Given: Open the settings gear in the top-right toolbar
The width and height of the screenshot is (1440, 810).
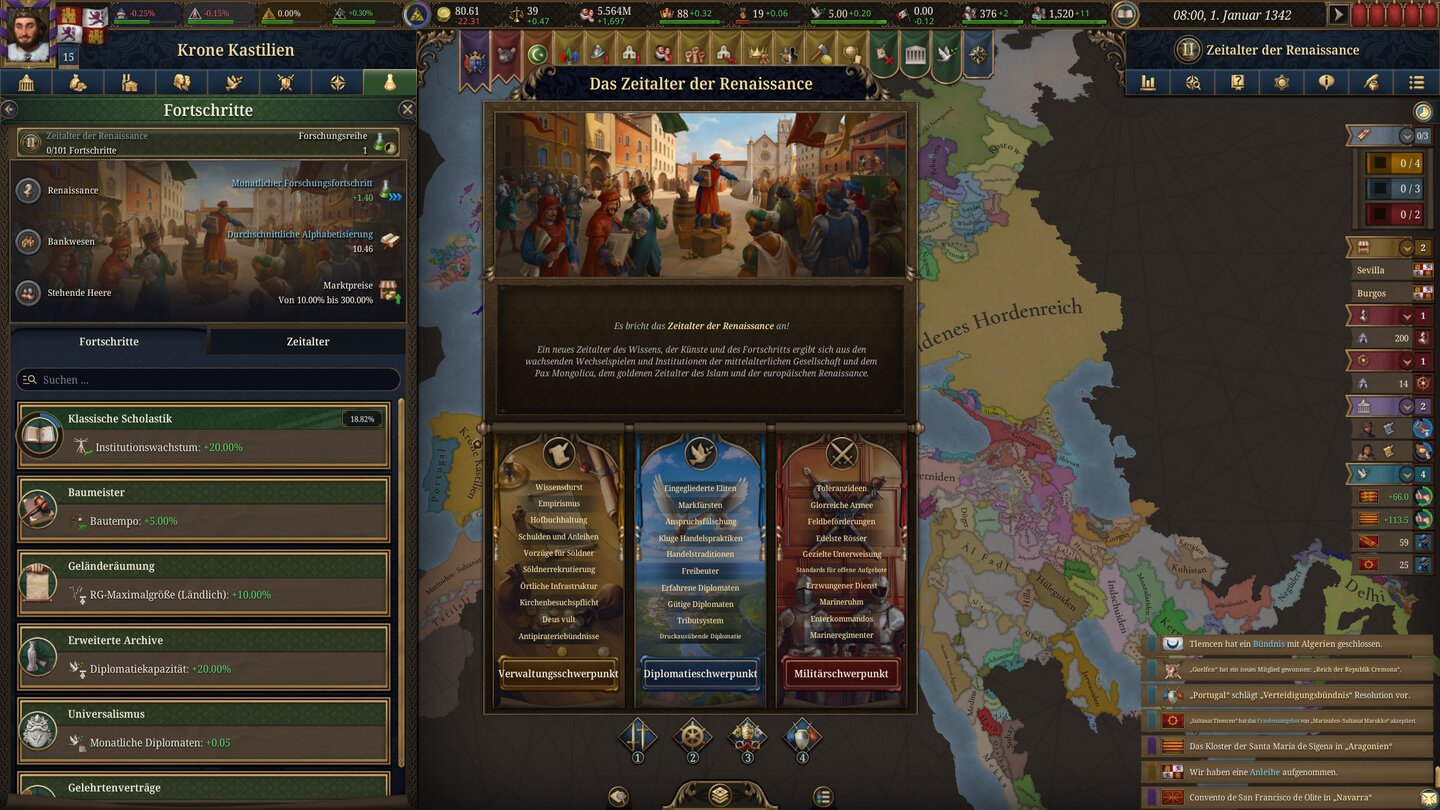Looking at the screenshot, I should [x=1282, y=83].
